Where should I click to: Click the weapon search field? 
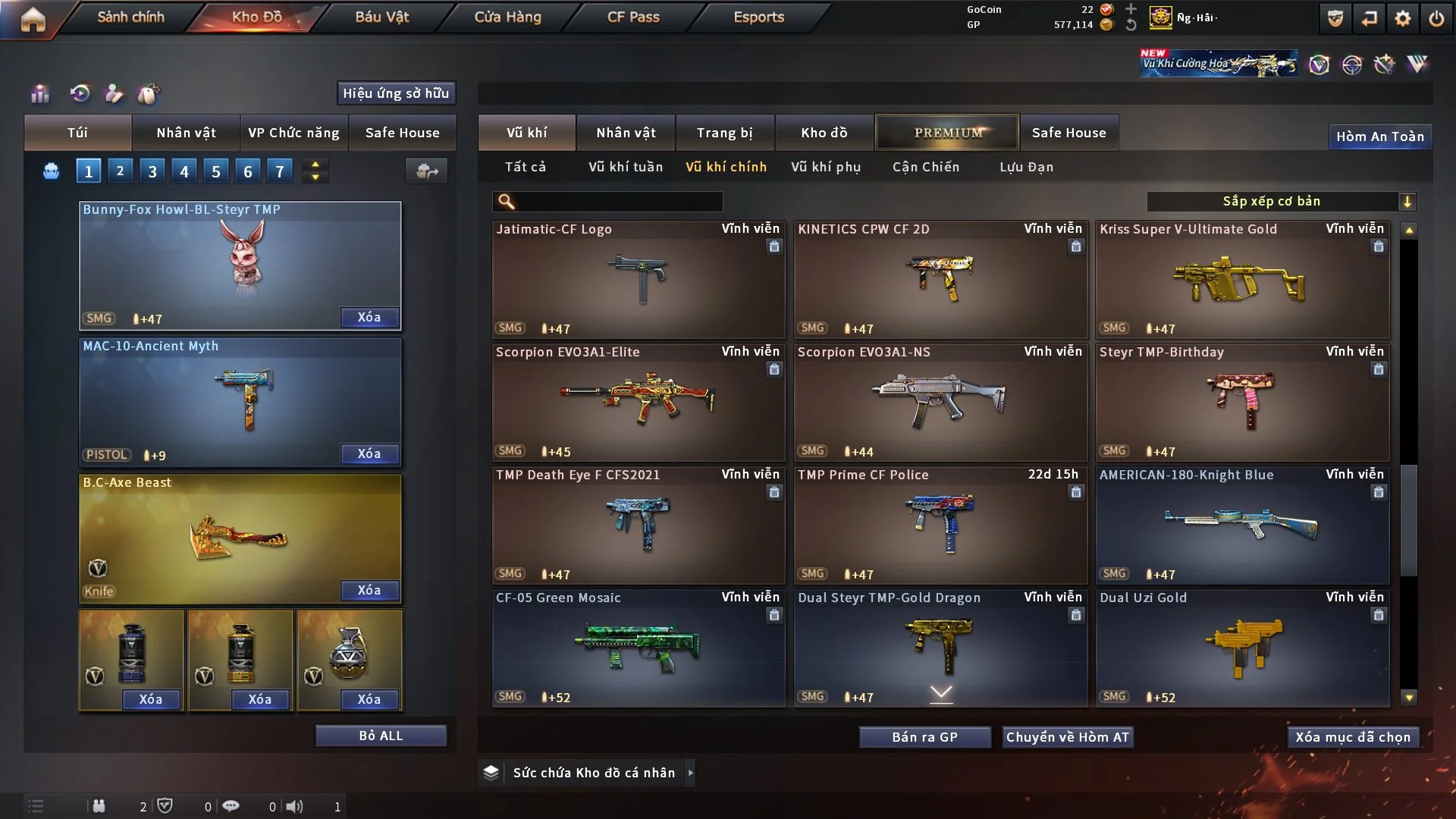tap(618, 202)
